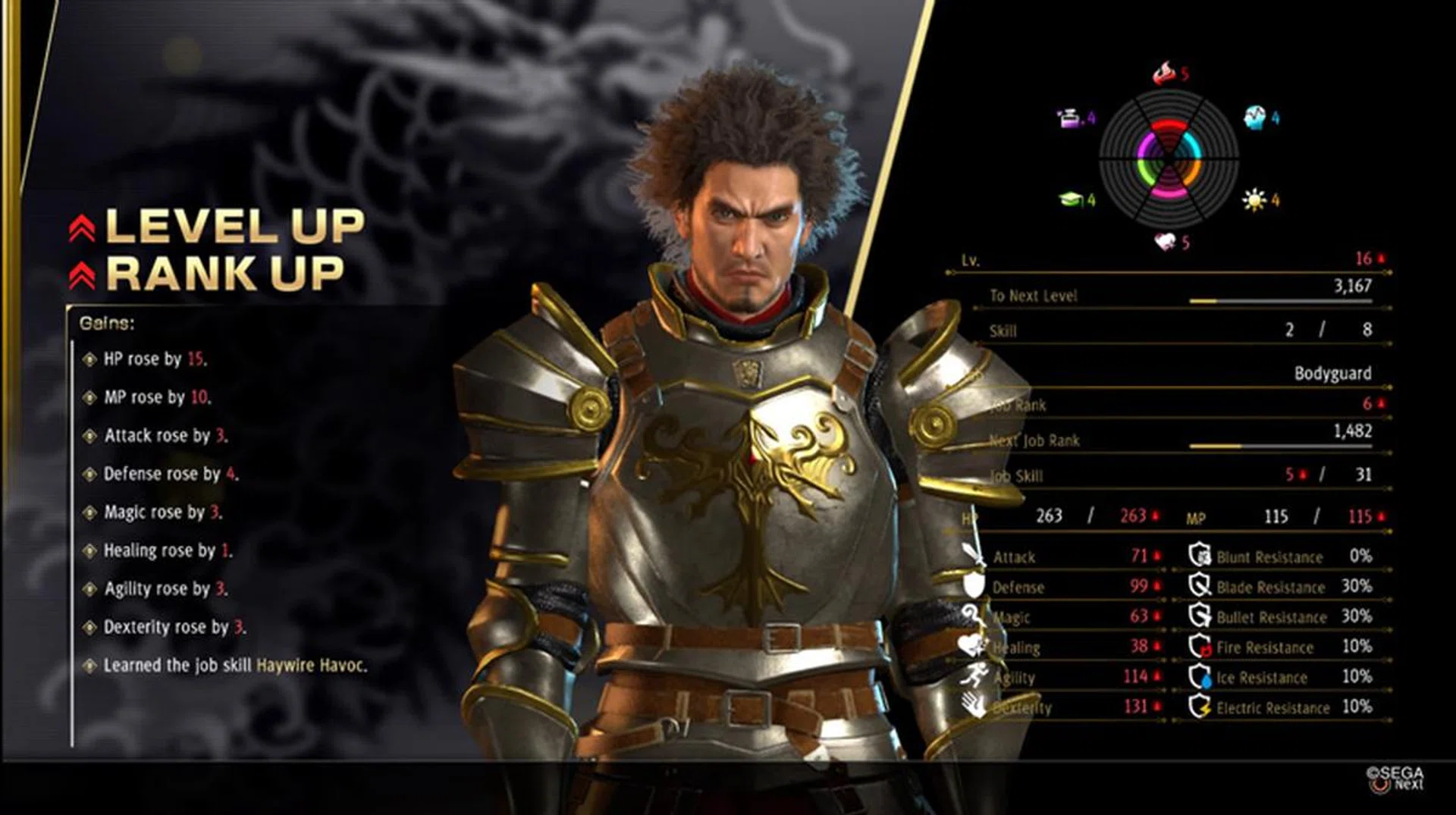Click the Blunt Resistance shield icon
This screenshot has width=1456, height=815.
(1200, 556)
